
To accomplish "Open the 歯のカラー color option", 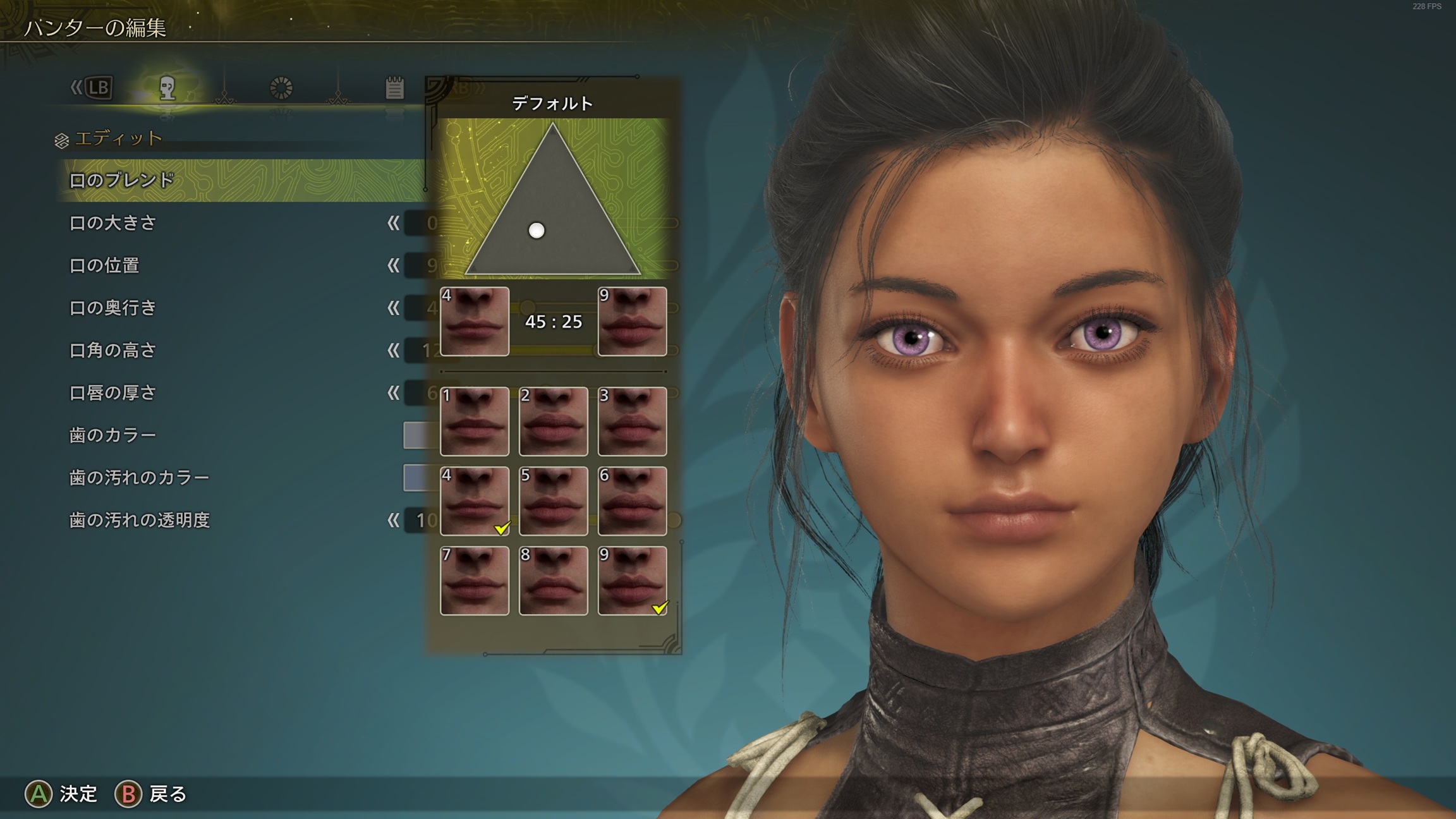I will pos(112,435).
